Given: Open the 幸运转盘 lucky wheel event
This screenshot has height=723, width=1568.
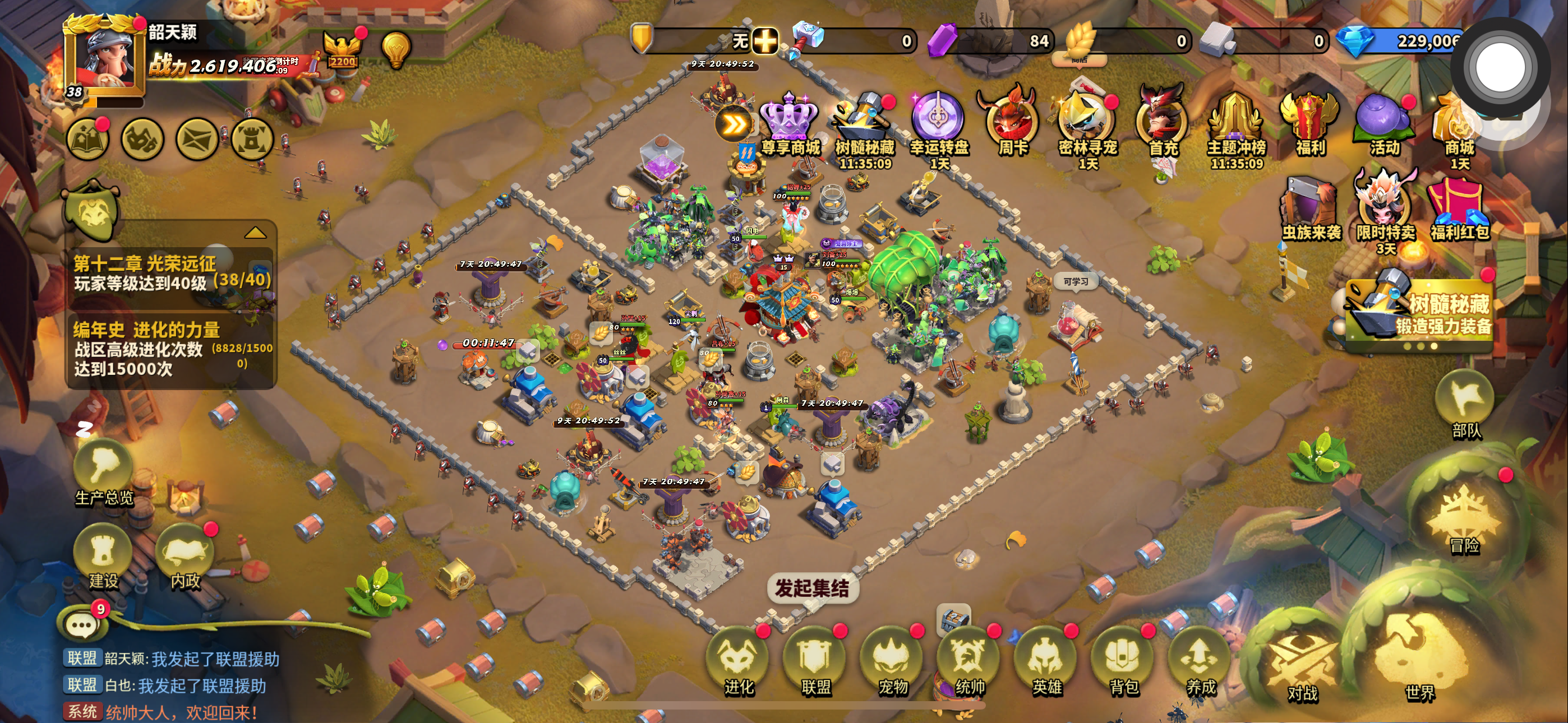Looking at the screenshot, I should (939, 125).
